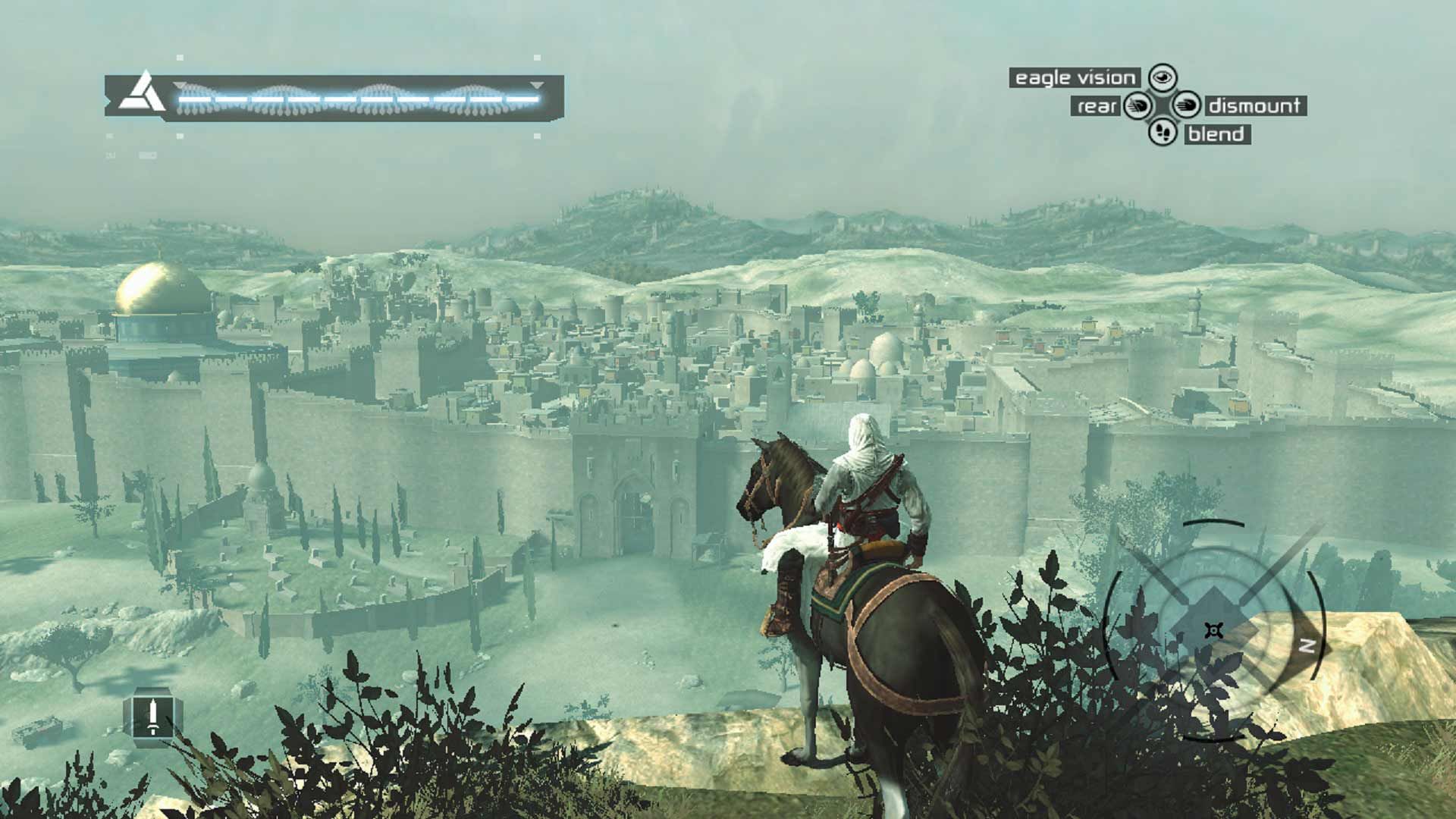Screen dimensions: 1456x819
Task: Select the 'blend' label
Action: point(1216,133)
